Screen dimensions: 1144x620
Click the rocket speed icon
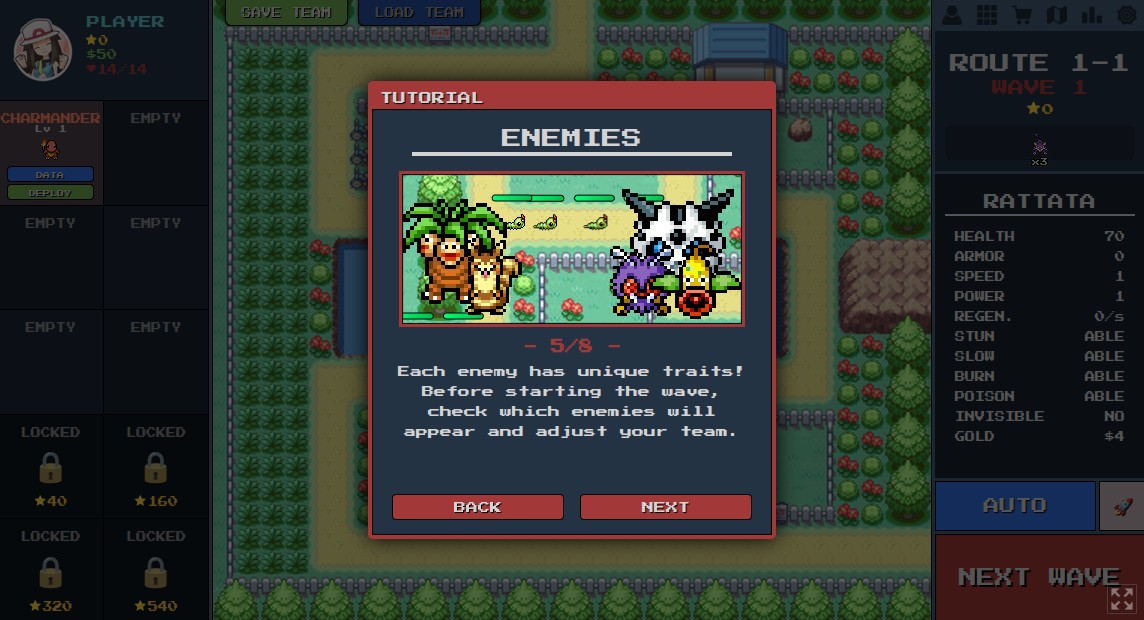[x=1121, y=505]
